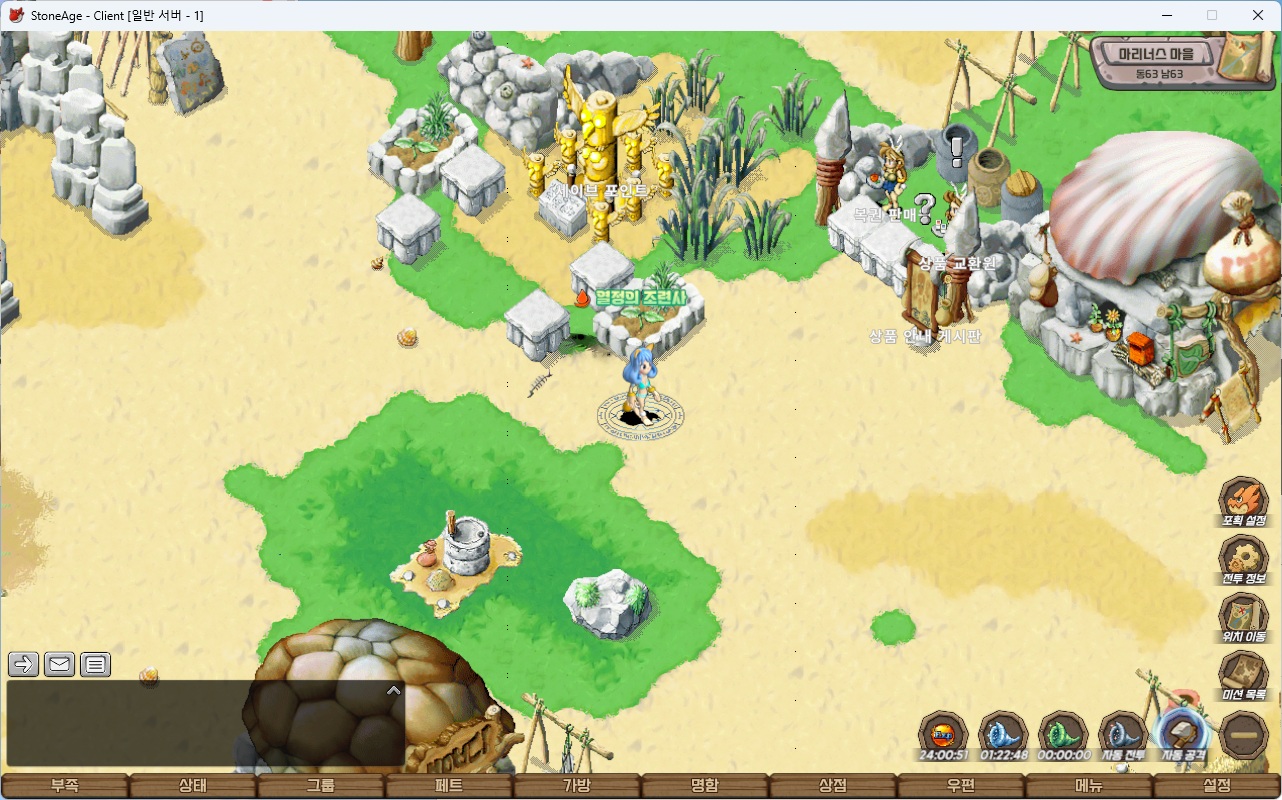Open the map scroll beside 마리너스 마을
This screenshot has height=800, width=1282.
click(1244, 56)
